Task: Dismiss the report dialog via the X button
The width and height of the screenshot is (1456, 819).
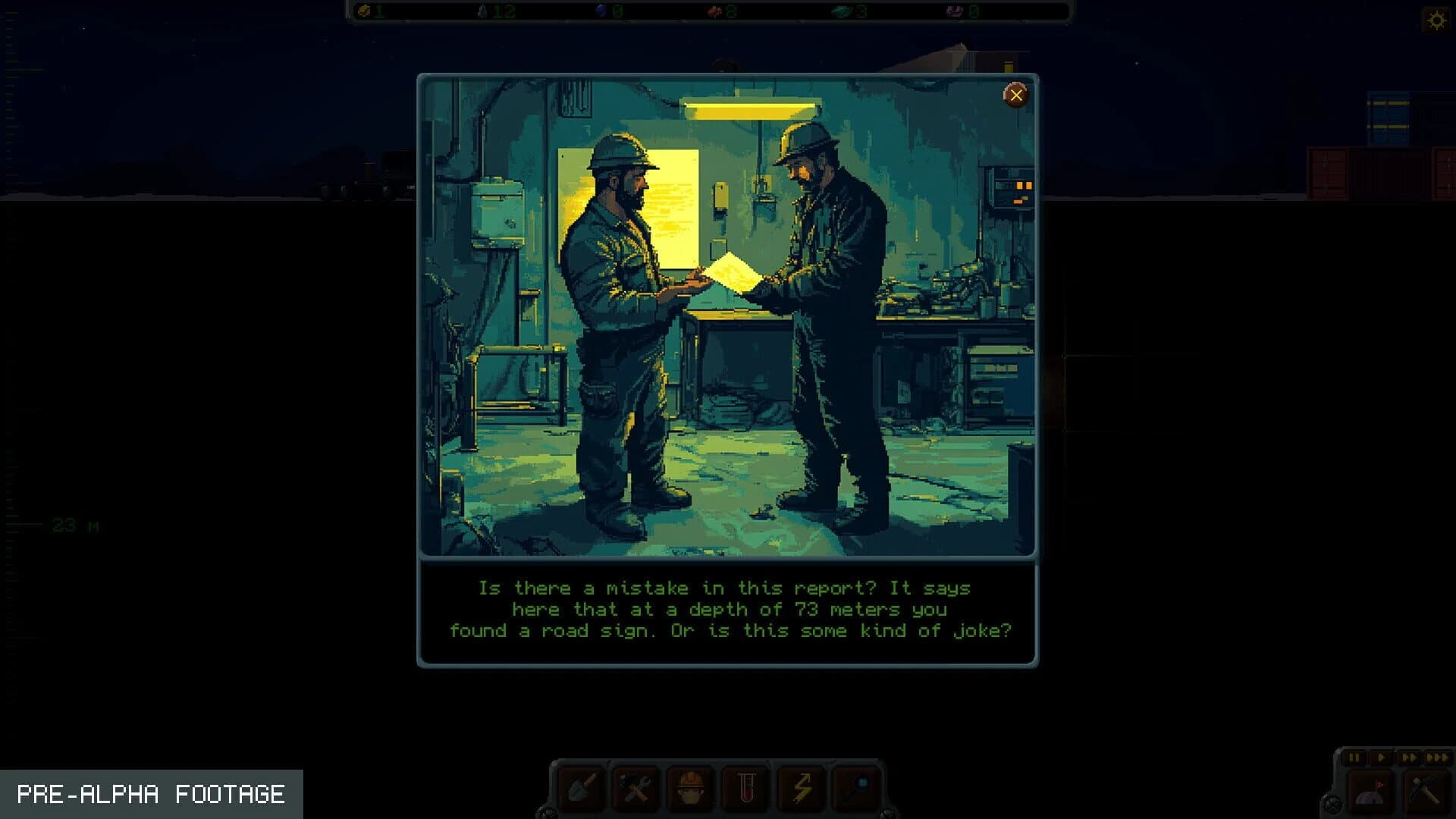Action: (1016, 94)
